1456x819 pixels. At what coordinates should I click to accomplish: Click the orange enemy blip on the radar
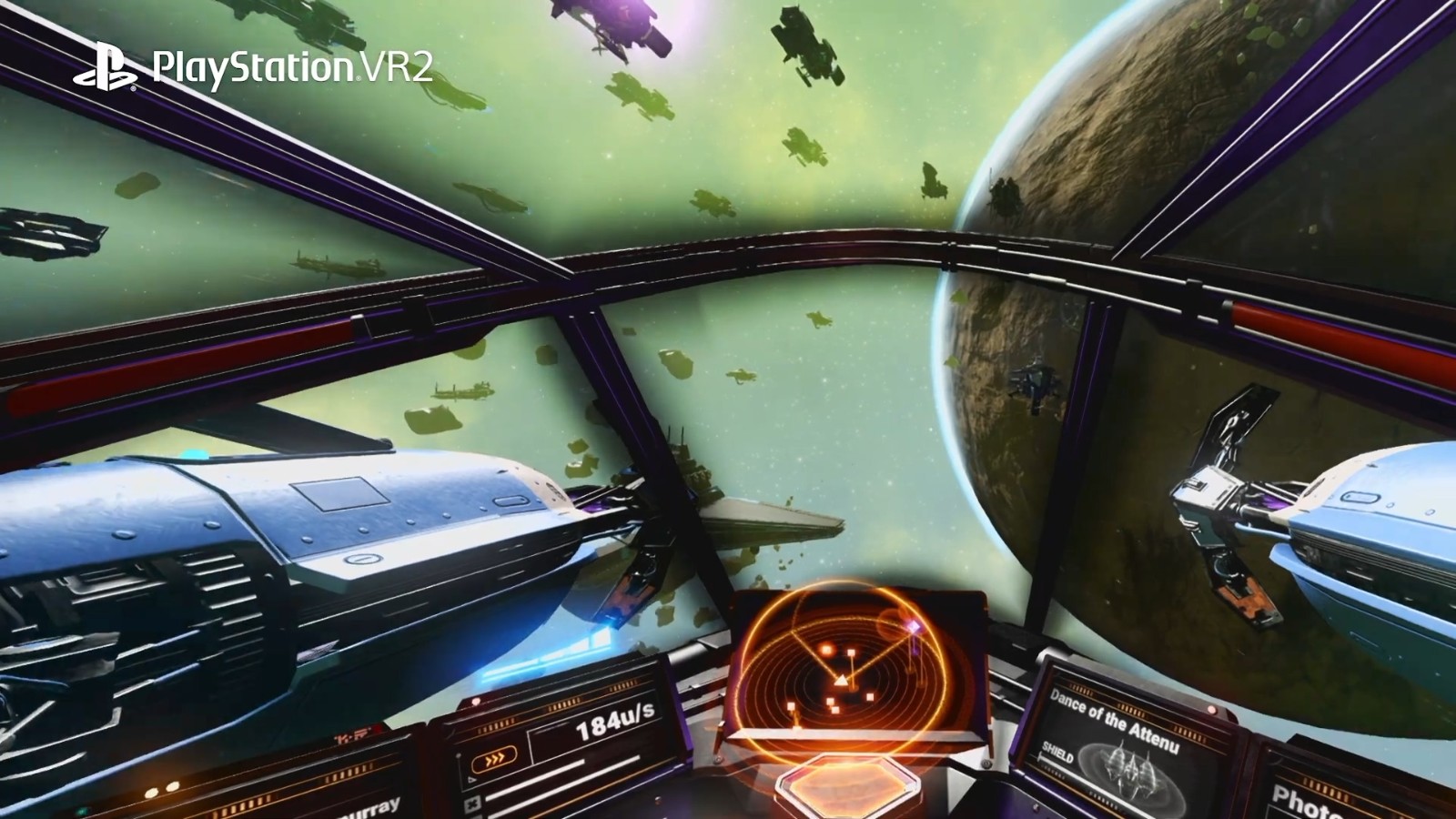tap(827, 649)
